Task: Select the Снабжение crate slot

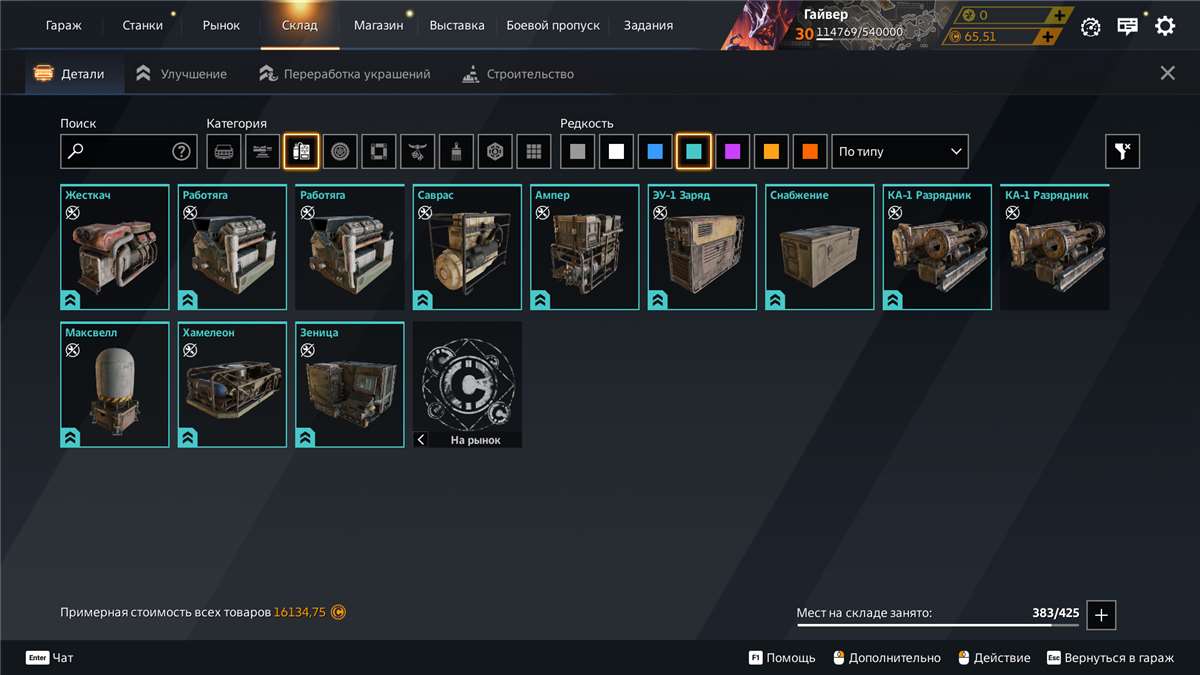Action: pos(820,248)
